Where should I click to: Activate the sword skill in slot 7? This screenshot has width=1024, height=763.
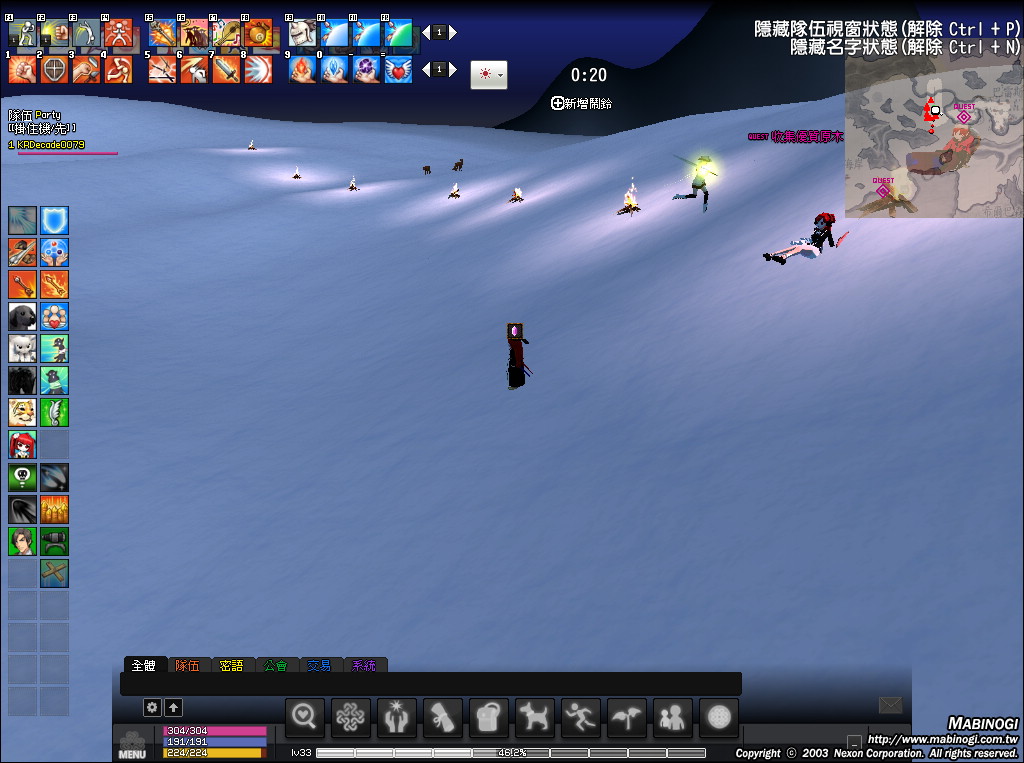[x=225, y=69]
